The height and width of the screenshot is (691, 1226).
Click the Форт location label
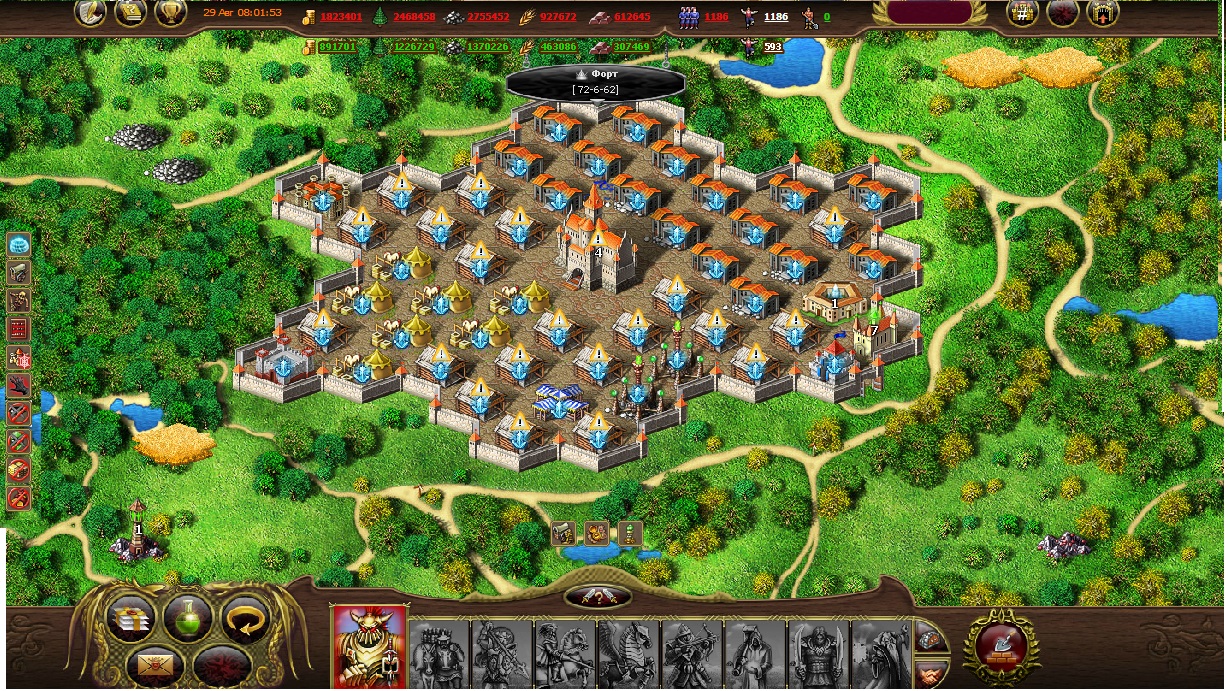pos(597,82)
